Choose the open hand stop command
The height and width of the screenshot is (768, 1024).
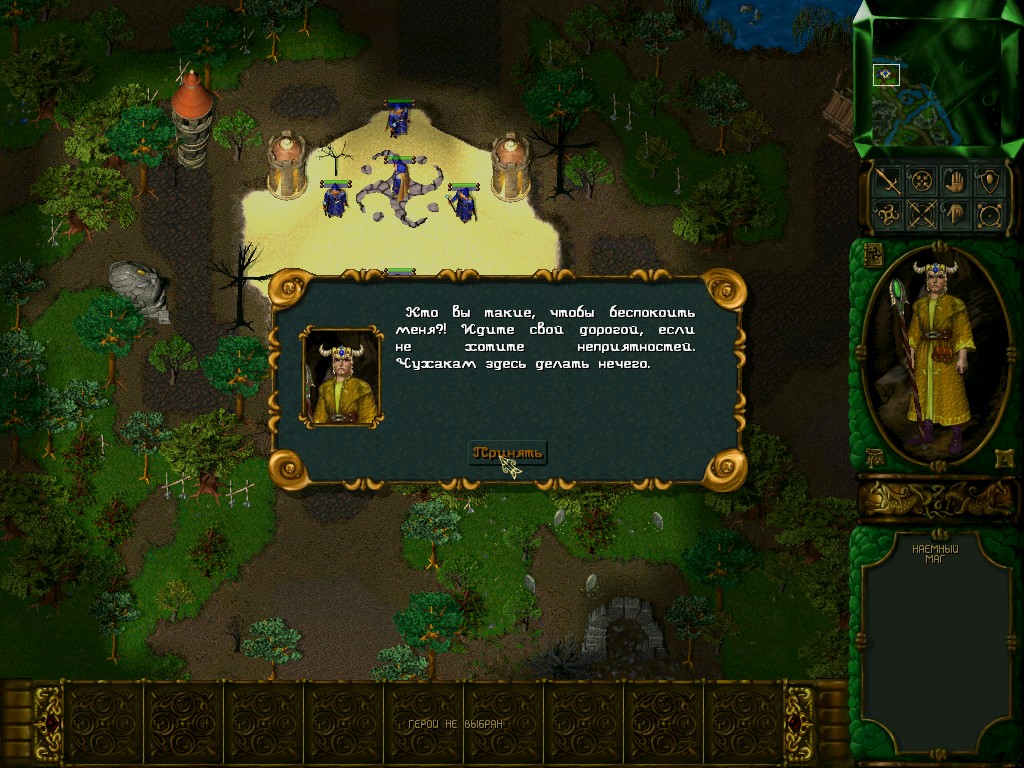[x=956, y=181]
